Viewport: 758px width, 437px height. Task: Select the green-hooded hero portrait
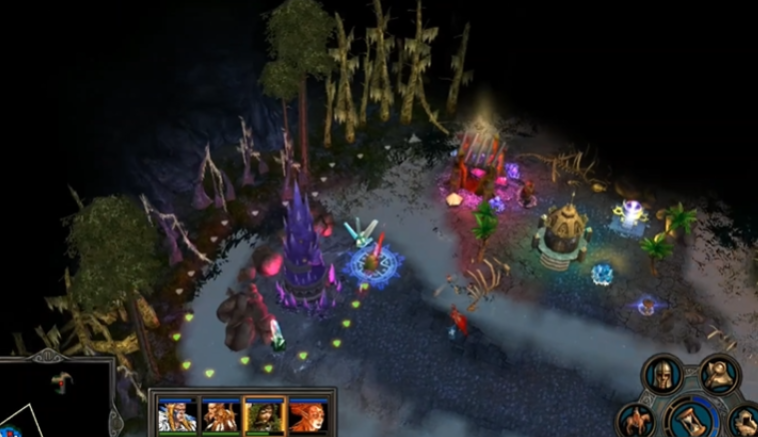click(262, 414)
